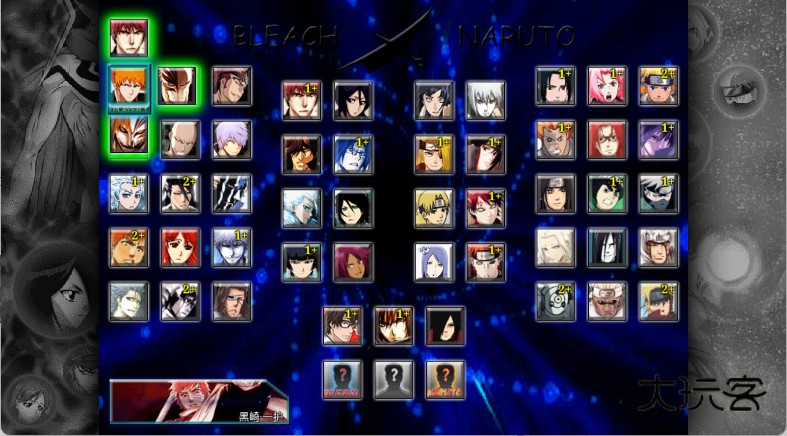Select the gray silhouette random tile

click(394, 380)
